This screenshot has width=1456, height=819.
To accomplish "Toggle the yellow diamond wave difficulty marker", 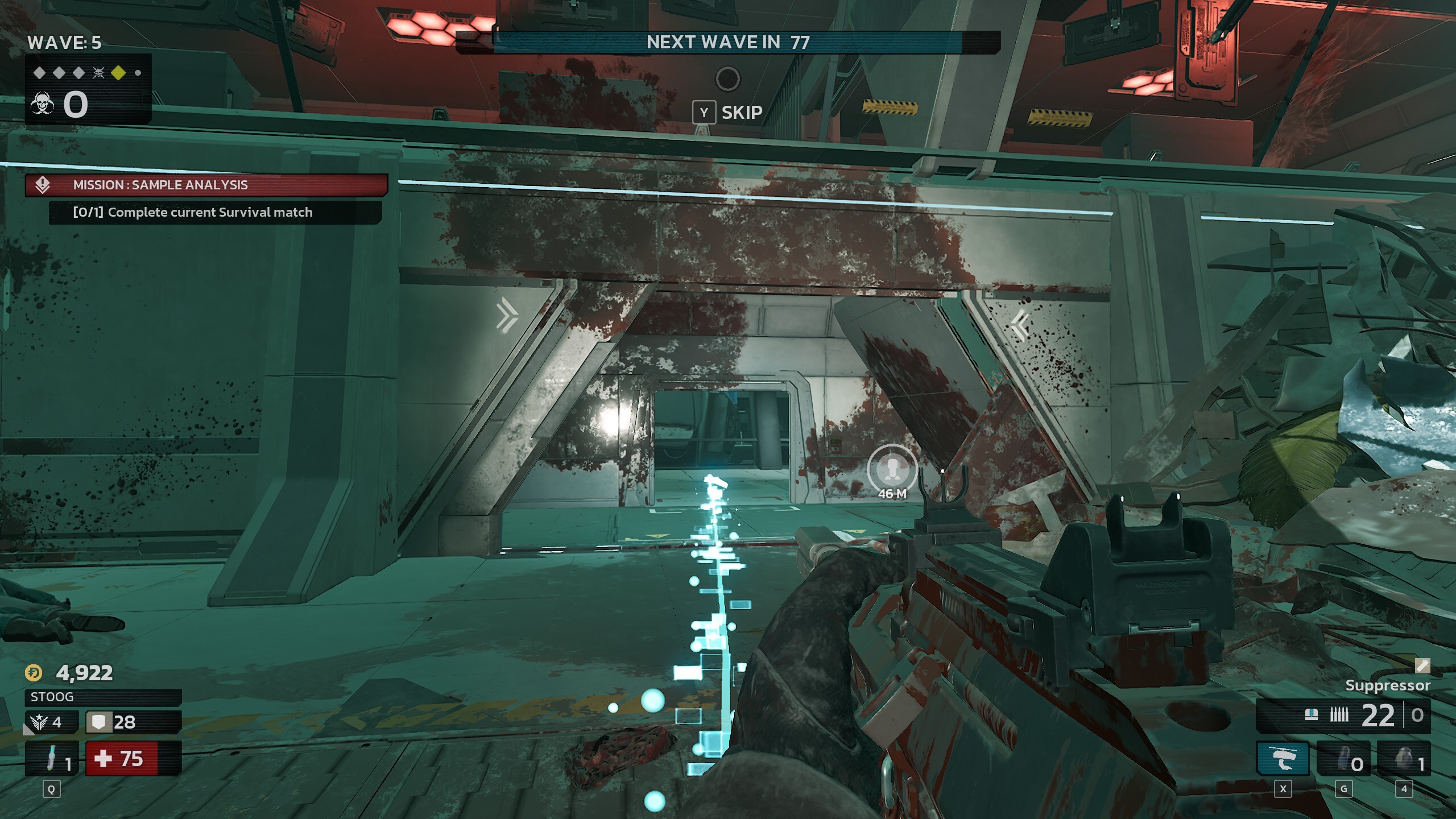I will [118, 73].
